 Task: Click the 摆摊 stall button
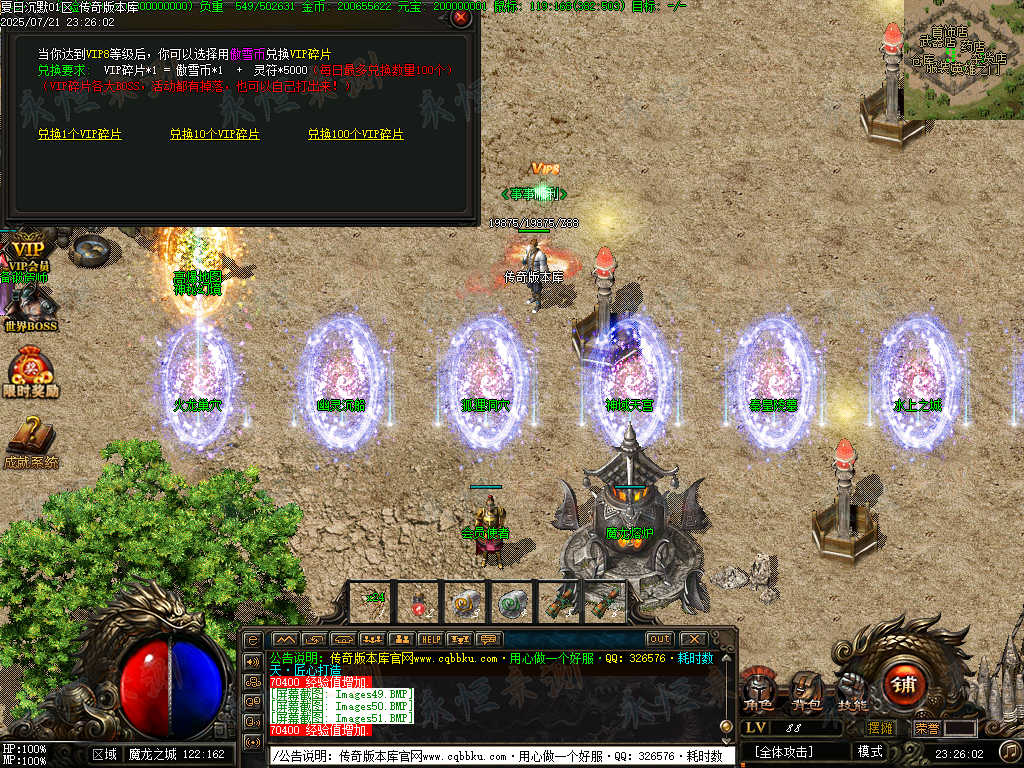(881, 728)
